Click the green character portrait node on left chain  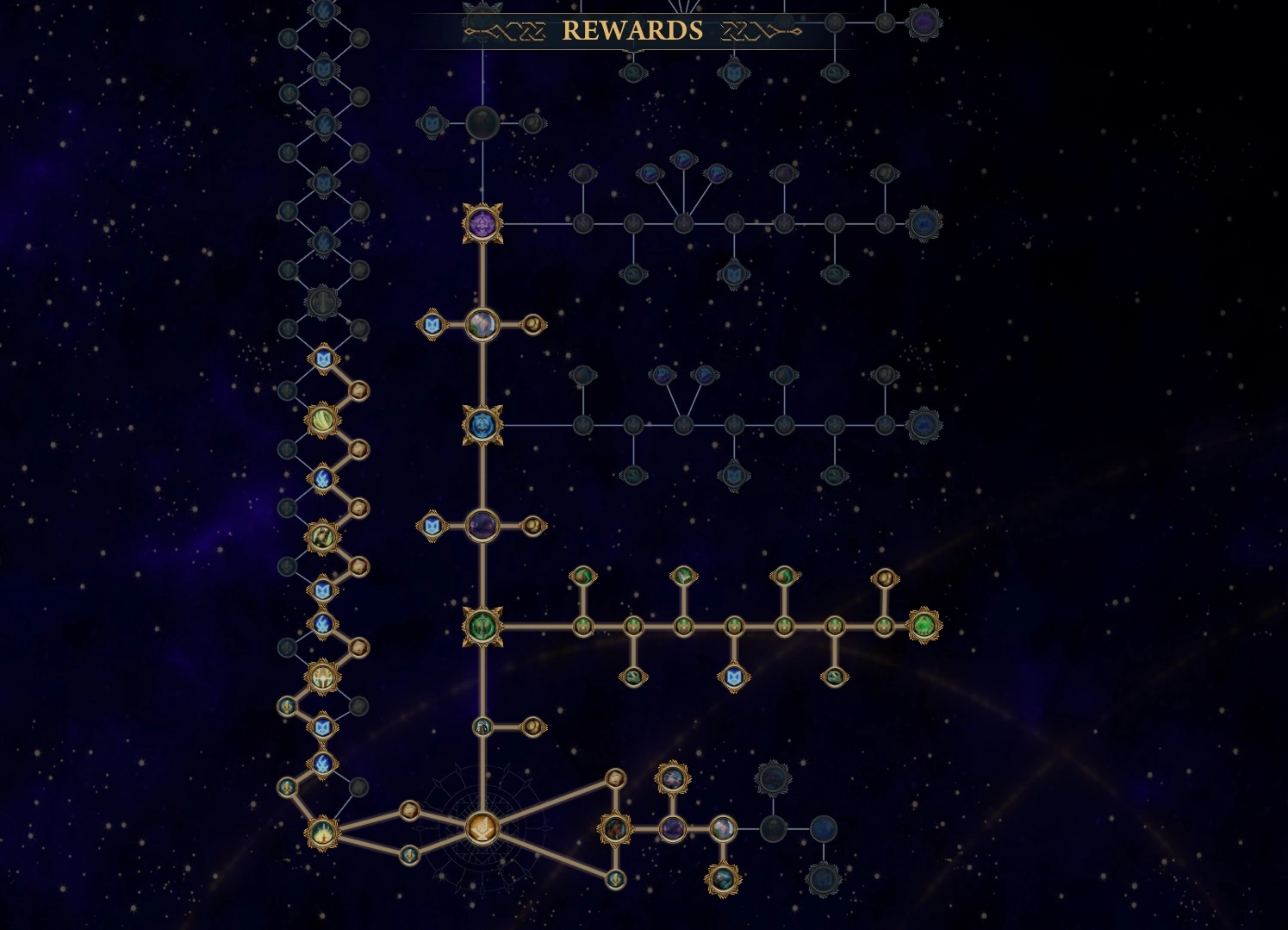point(323,537)
